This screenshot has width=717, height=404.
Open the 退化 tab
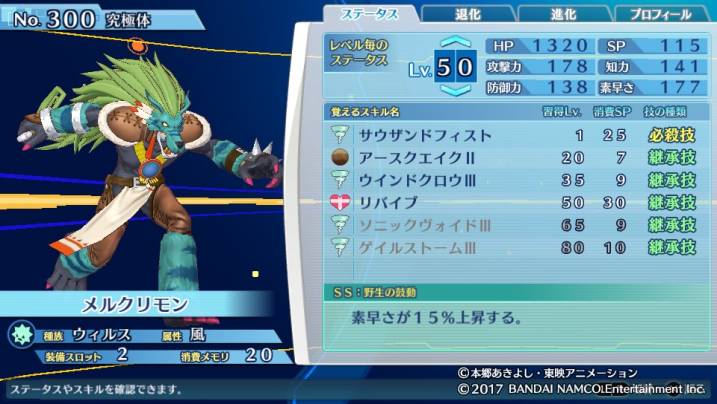coord(465,14)
